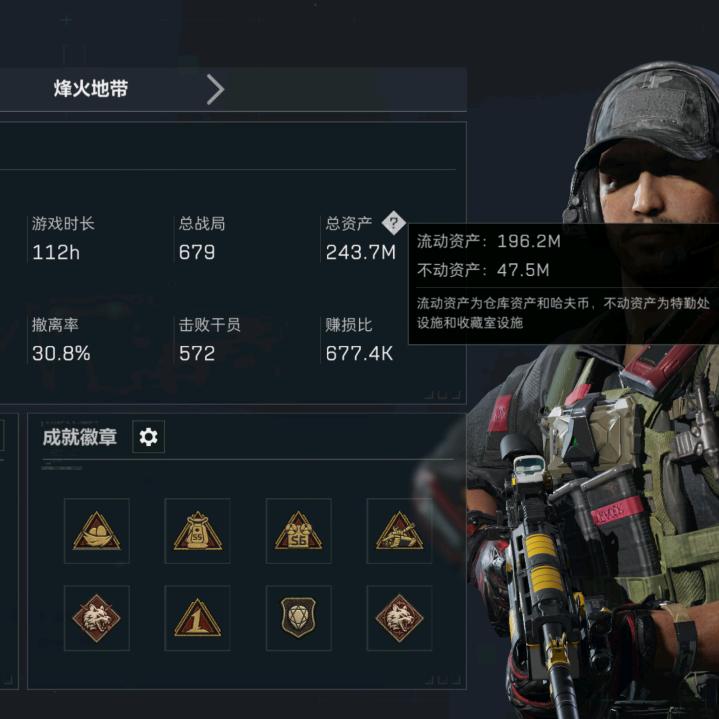Click the right arrow next to 烽火地带
The width and height of the screenshot is (719, 719).
pyautogui.click(x=215, y=89)
